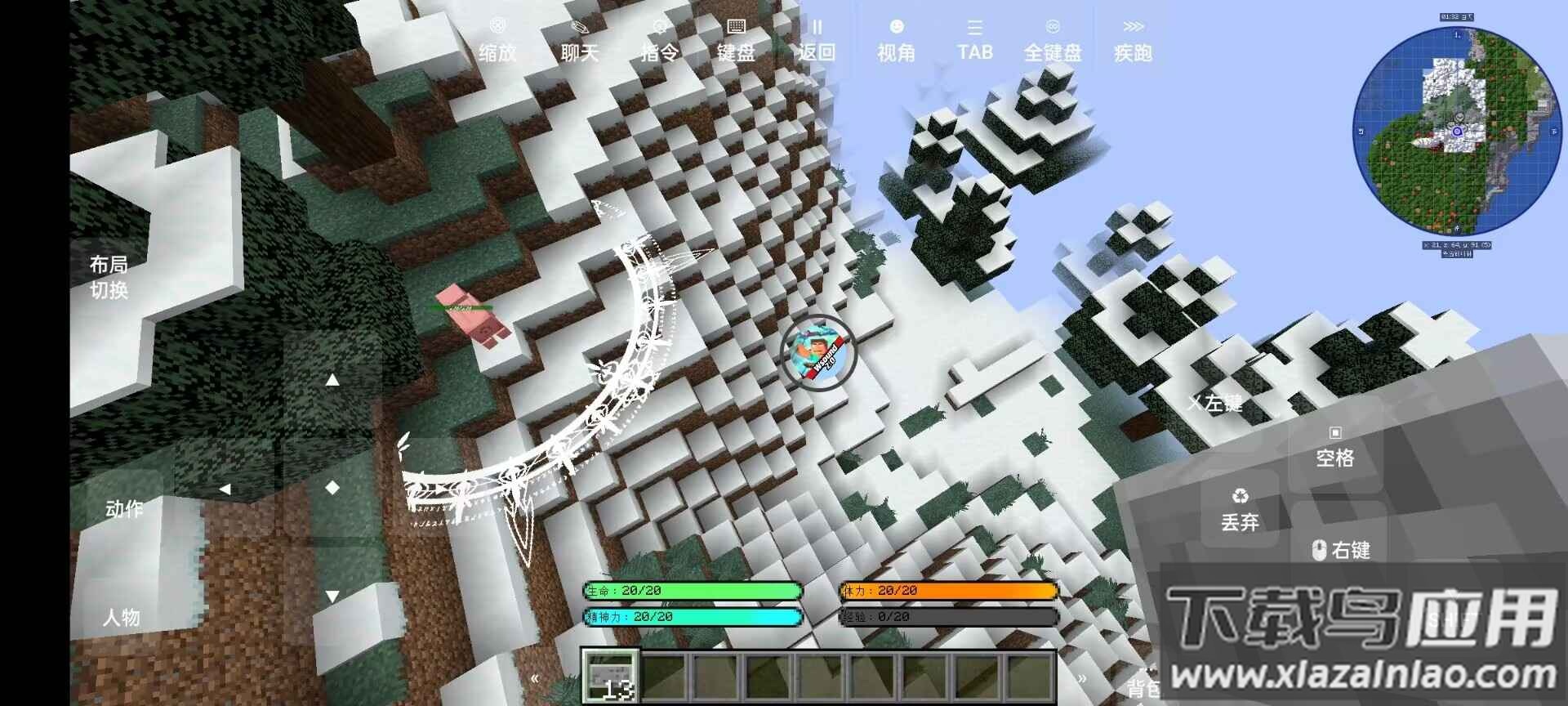Click the 指令 command icon
The width and height of the screenshot is (1568, 706).
point(658,37)
